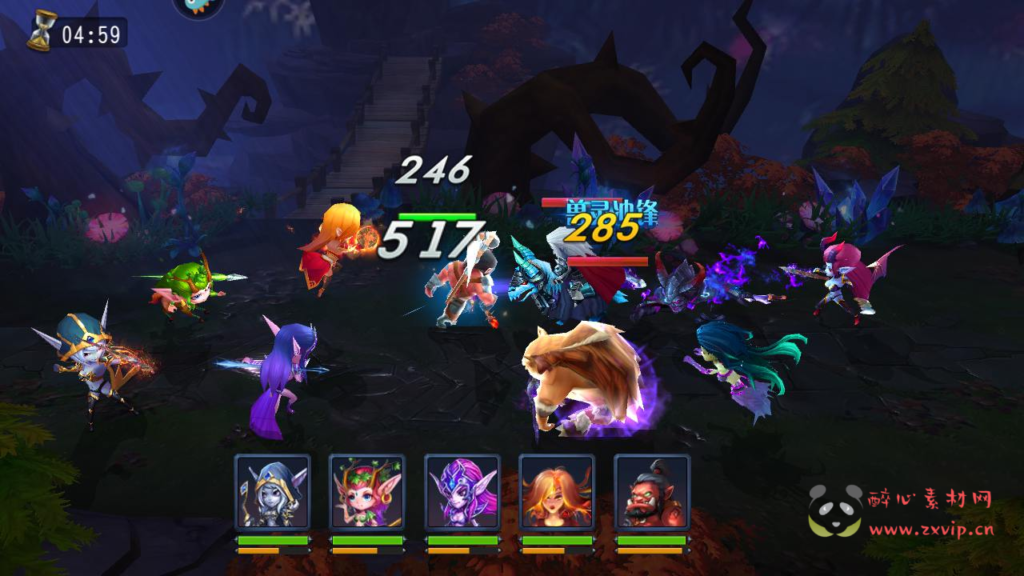Choose the purple-haired elf hero portrait
Viewport: 1024px width, 576px height.
(462, 492)
